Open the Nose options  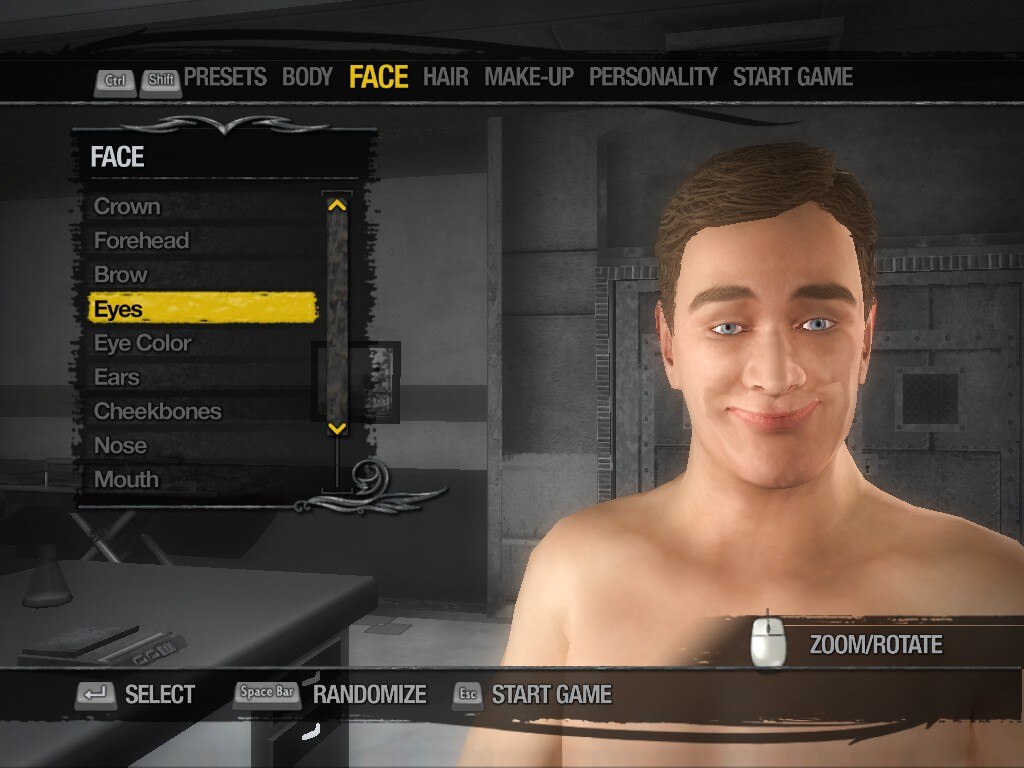[120, 445]
